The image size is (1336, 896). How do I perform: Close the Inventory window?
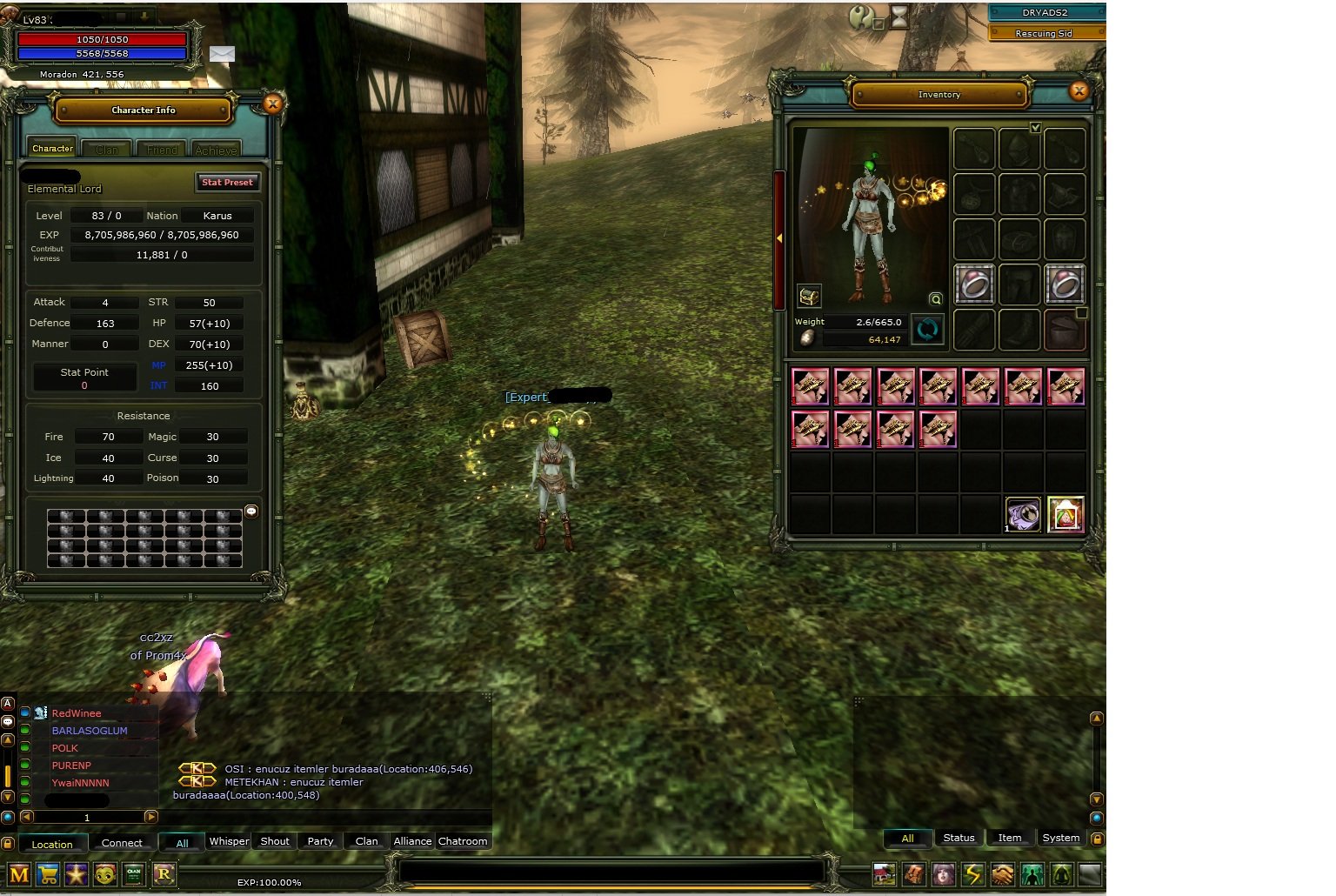pyautogui.click(x=1079, y=90)
